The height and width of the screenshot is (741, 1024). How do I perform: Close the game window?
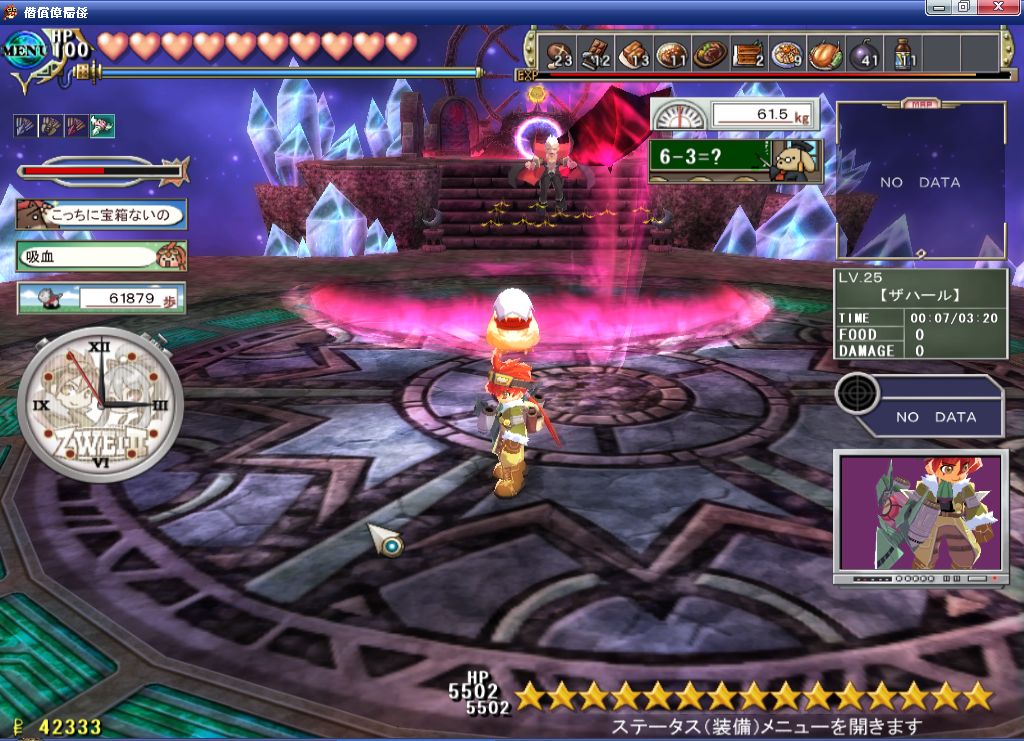click(1006, 7)
